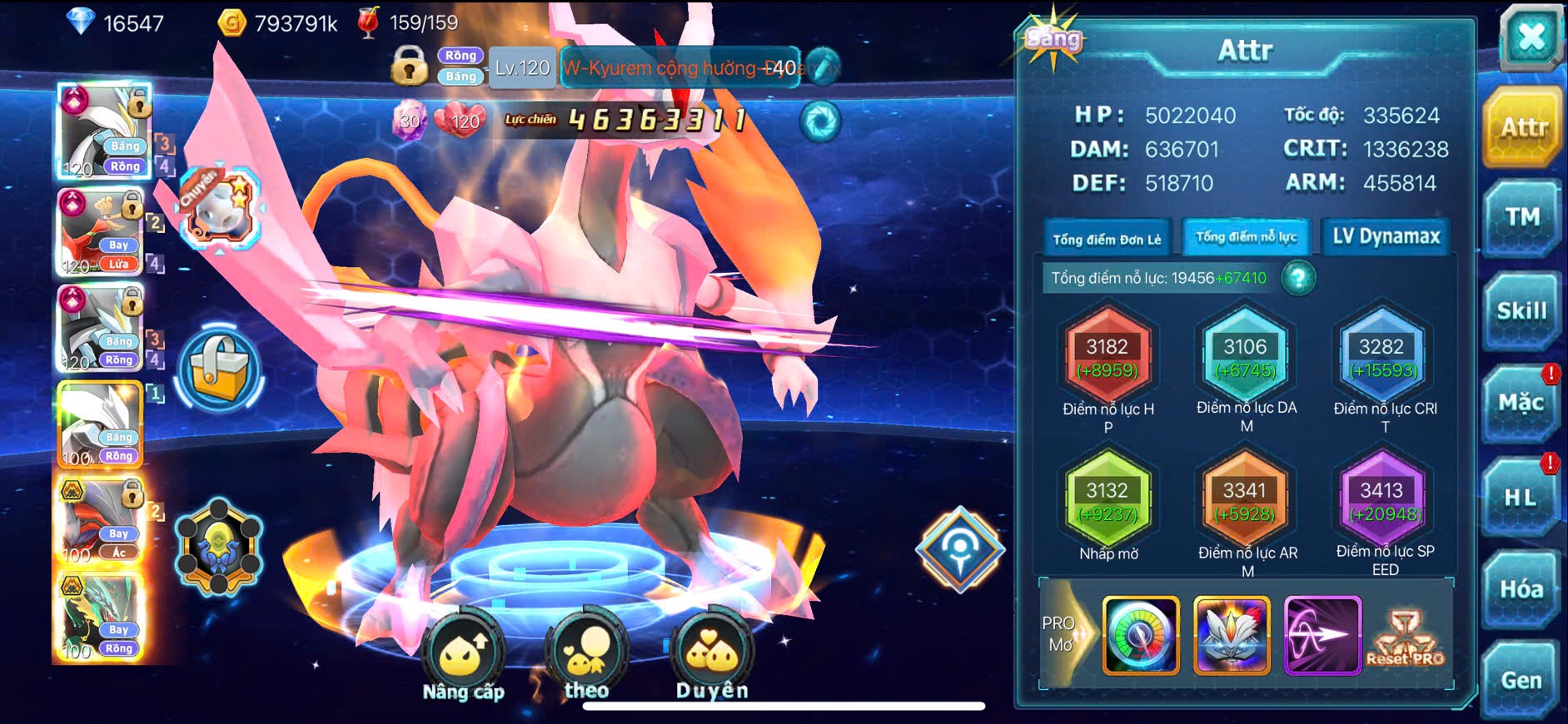Click the blue swirl refresh icon

coord(820,121)
